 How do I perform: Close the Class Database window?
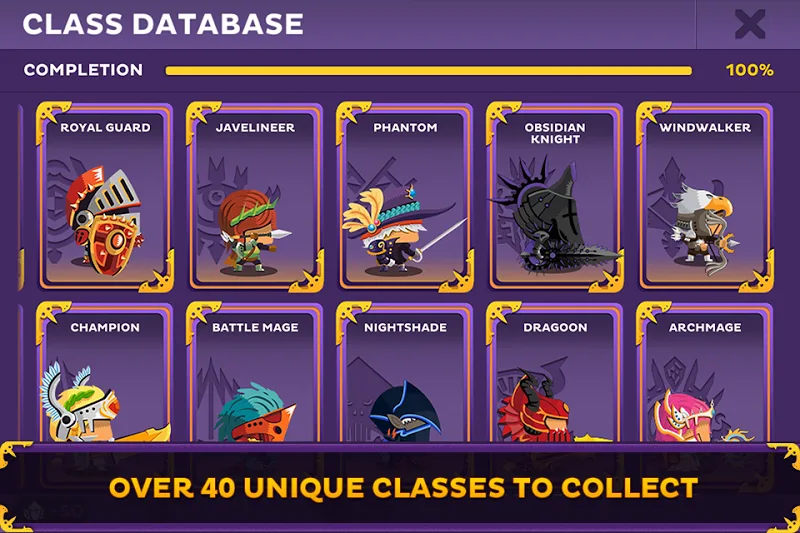749,24
